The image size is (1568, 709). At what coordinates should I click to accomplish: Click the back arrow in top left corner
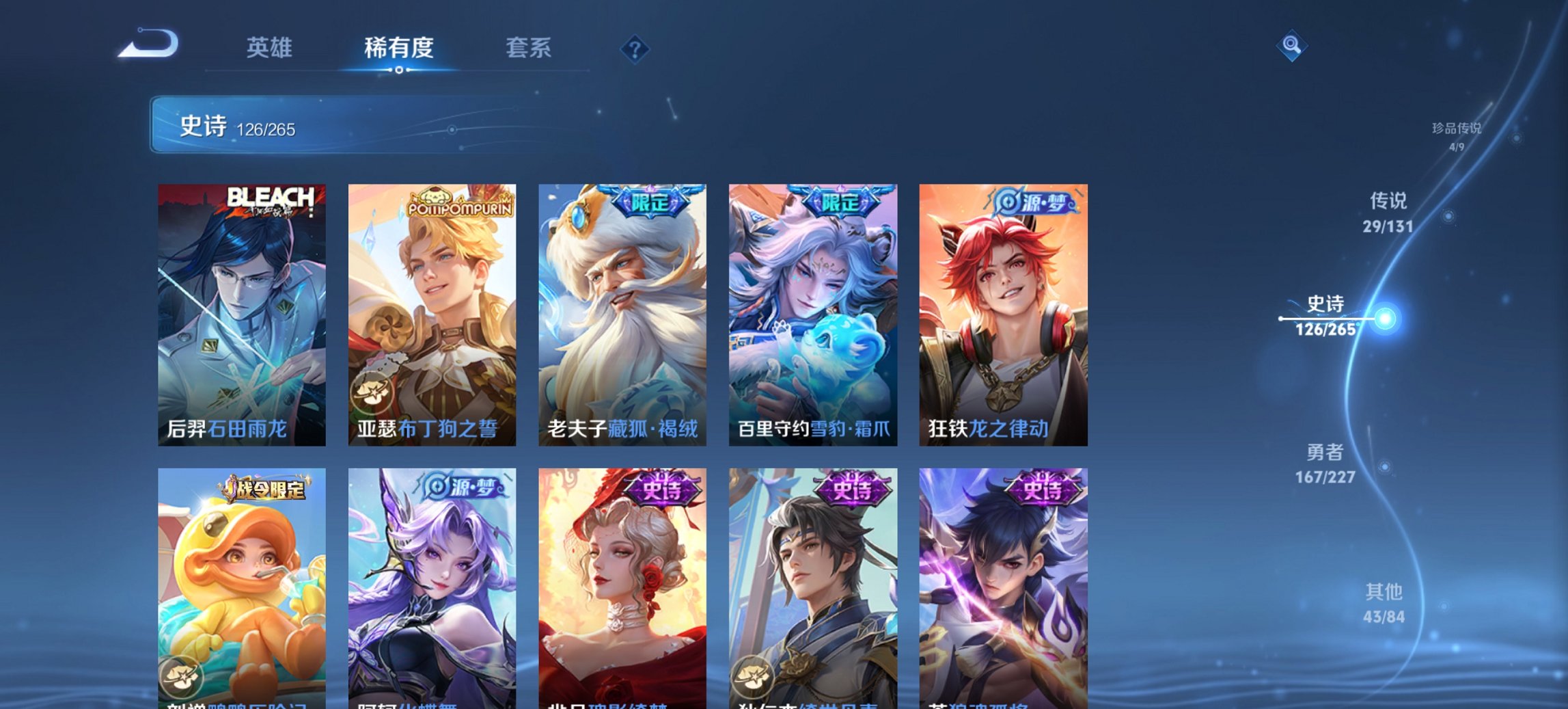pos(147,44)
